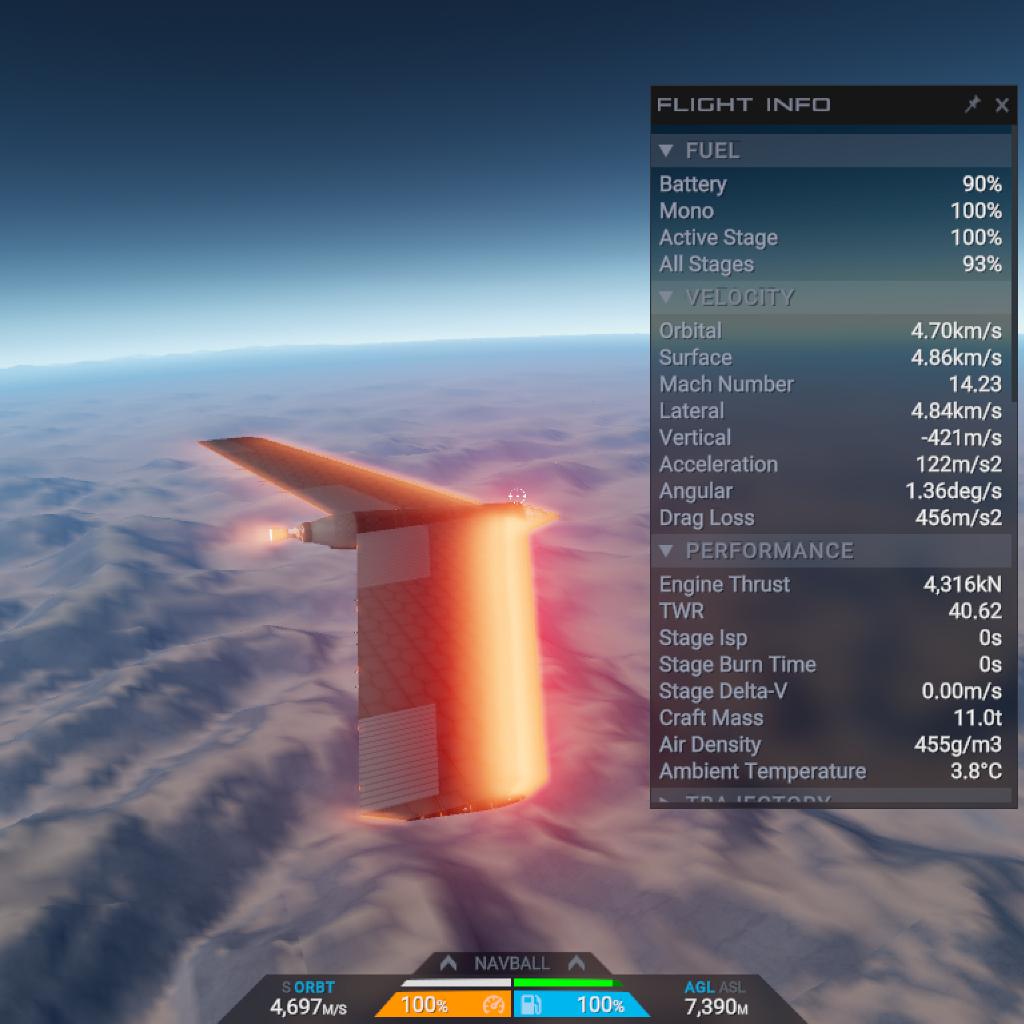Collapse the Performance section
1024x1024 pixels.
coord(667,551)
